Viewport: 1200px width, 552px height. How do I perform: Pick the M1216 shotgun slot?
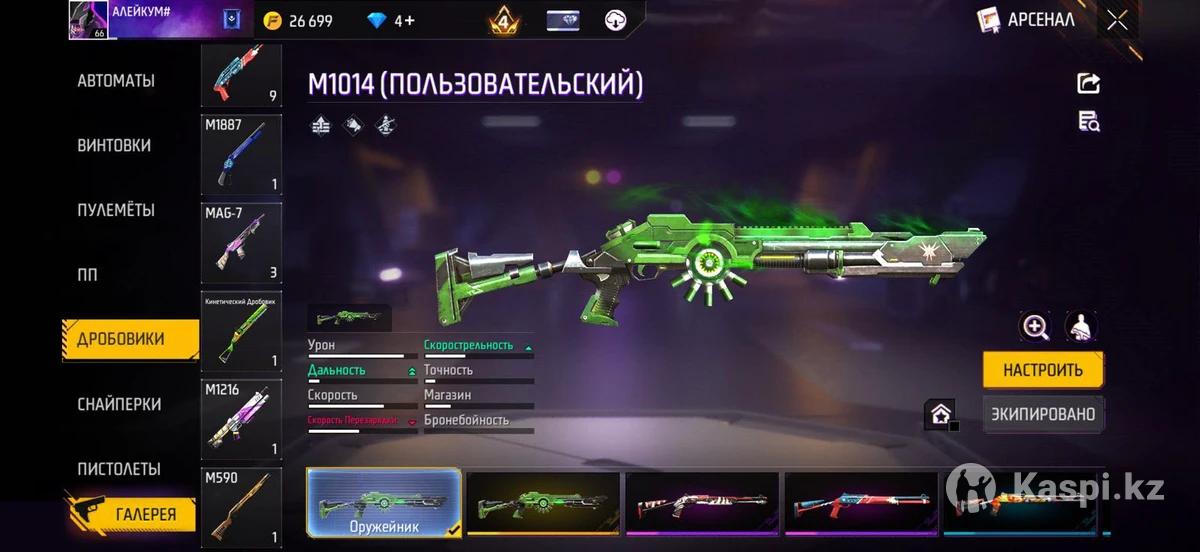(241, 418)
